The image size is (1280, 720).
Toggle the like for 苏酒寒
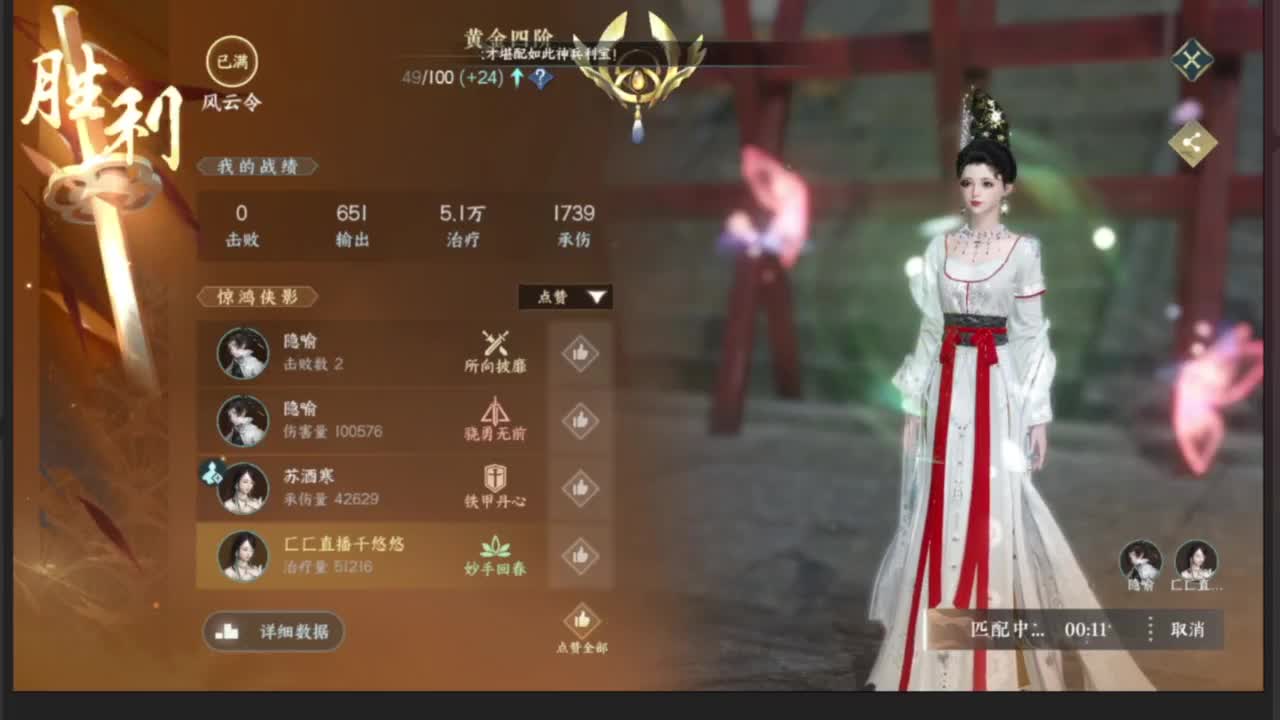(x=580, y=489)
